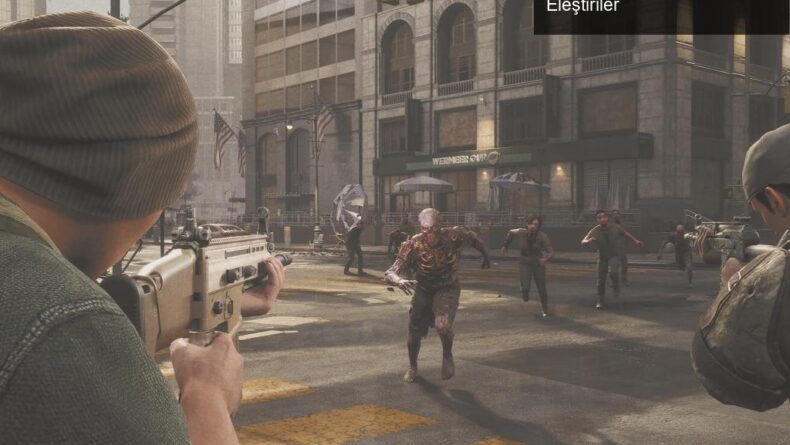This screenshot has width=790, height=445.
Task: Open the Eleştiriler overlay label
Action: coord(583,7)
